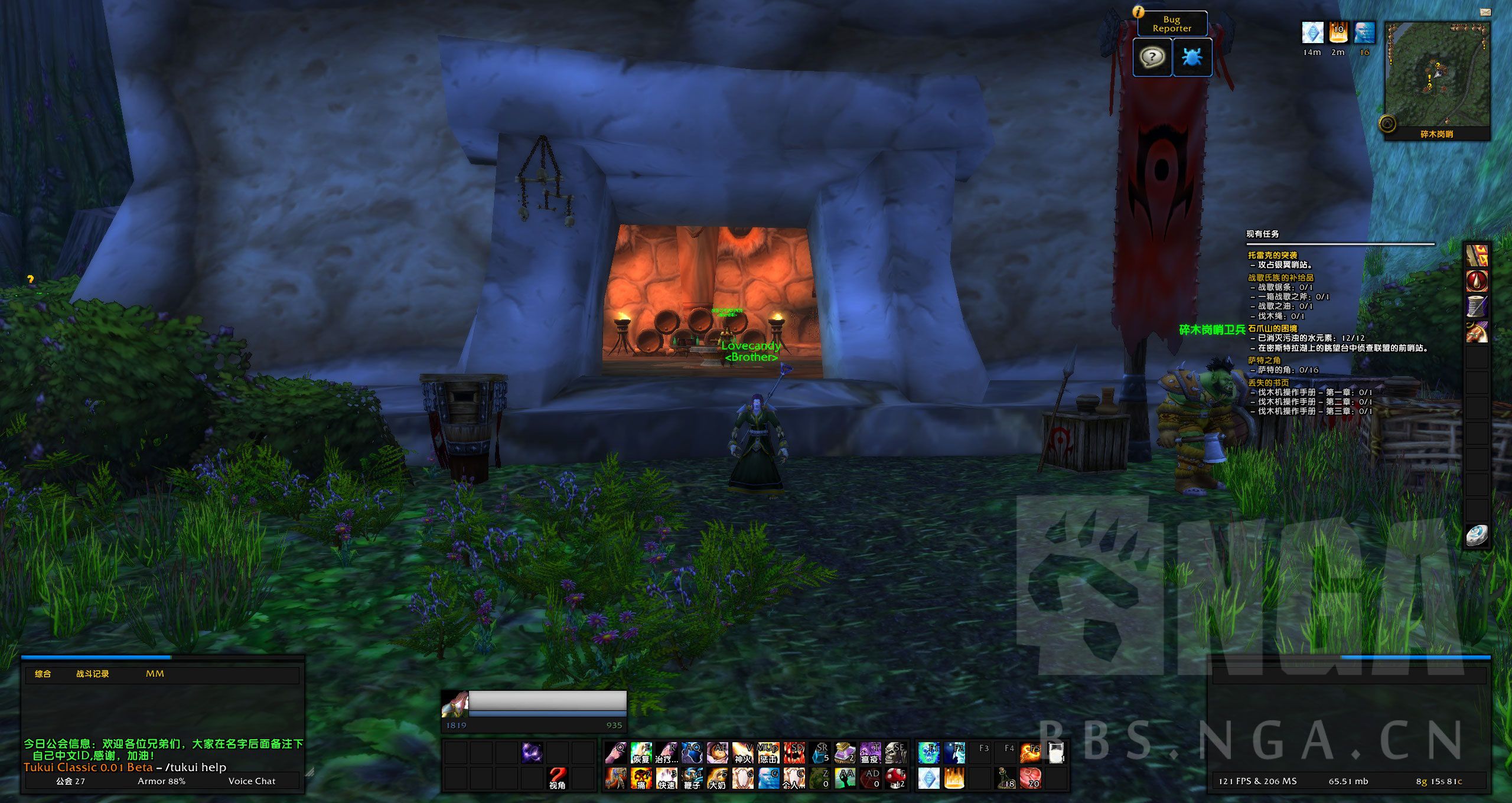Use the 大奶 heal ability

[x=717, y=778]
